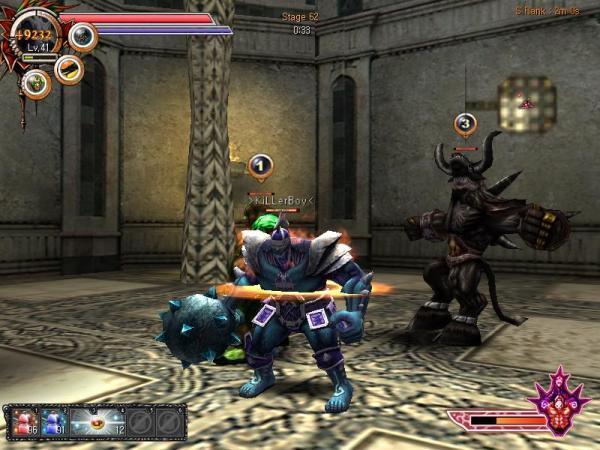
Task: Open the green creature round icon
Action: click(x=37, y=84)
